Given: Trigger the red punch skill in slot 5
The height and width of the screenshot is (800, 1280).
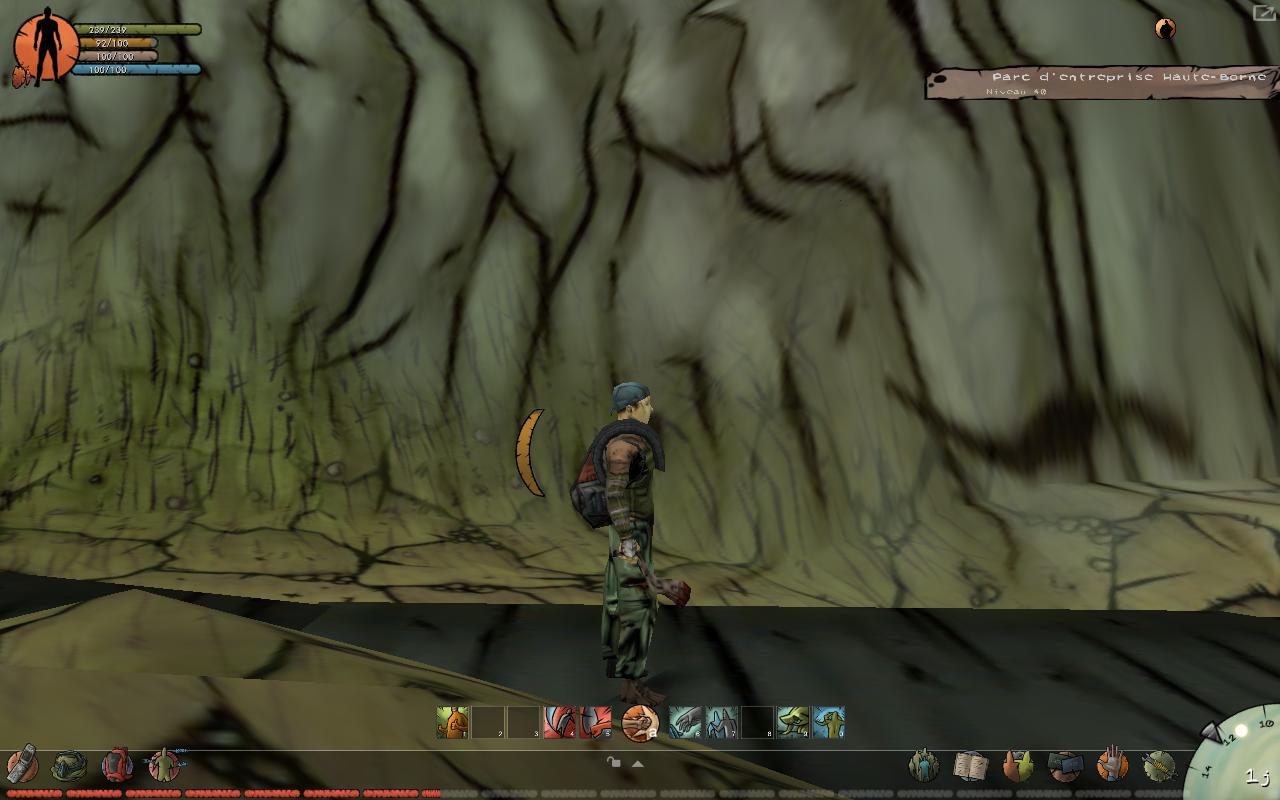Looking at the screenshot, I should coord(595,722).
